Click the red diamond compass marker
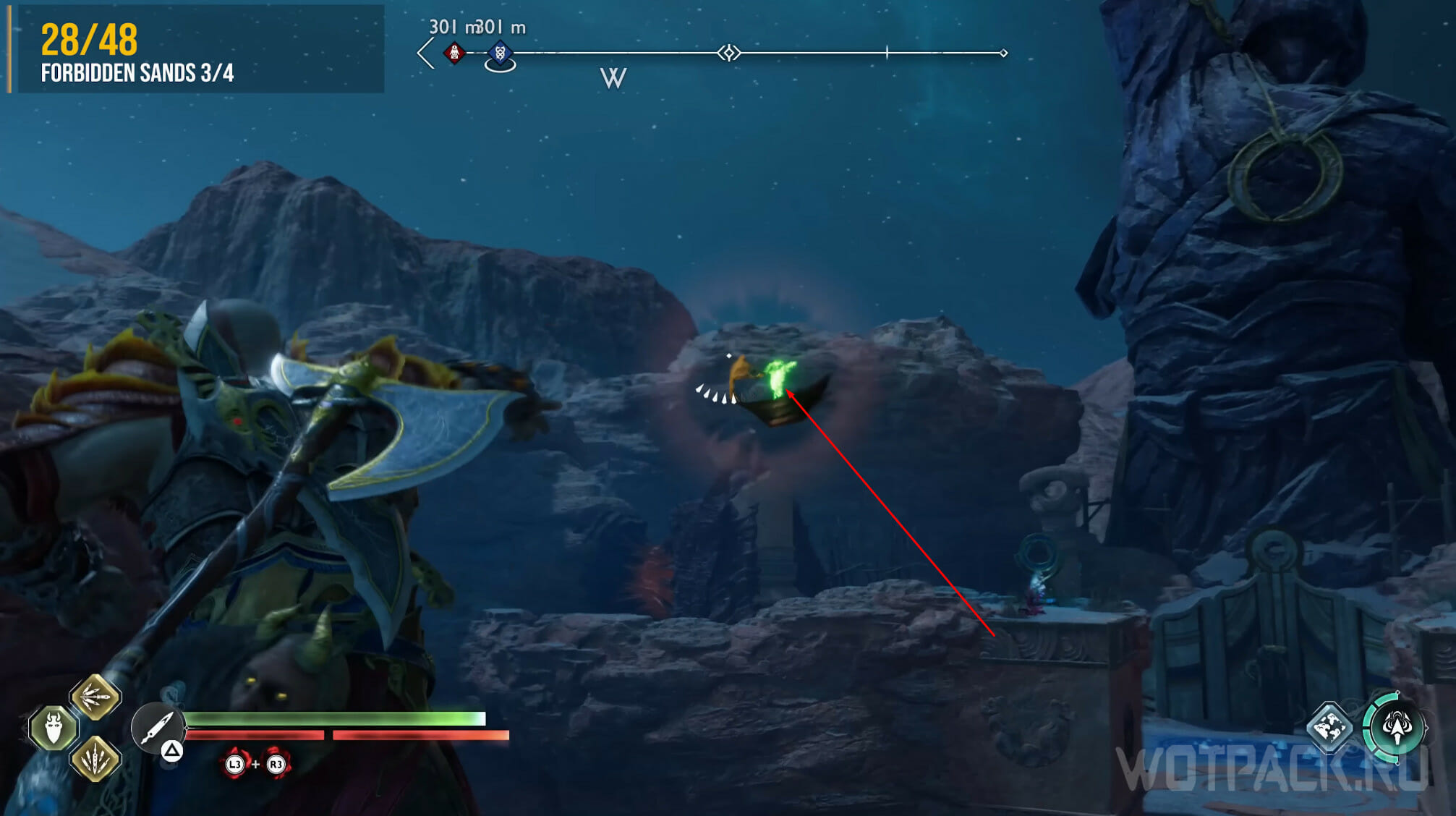This screenshot has width=1456, height=816. [454, 53]
